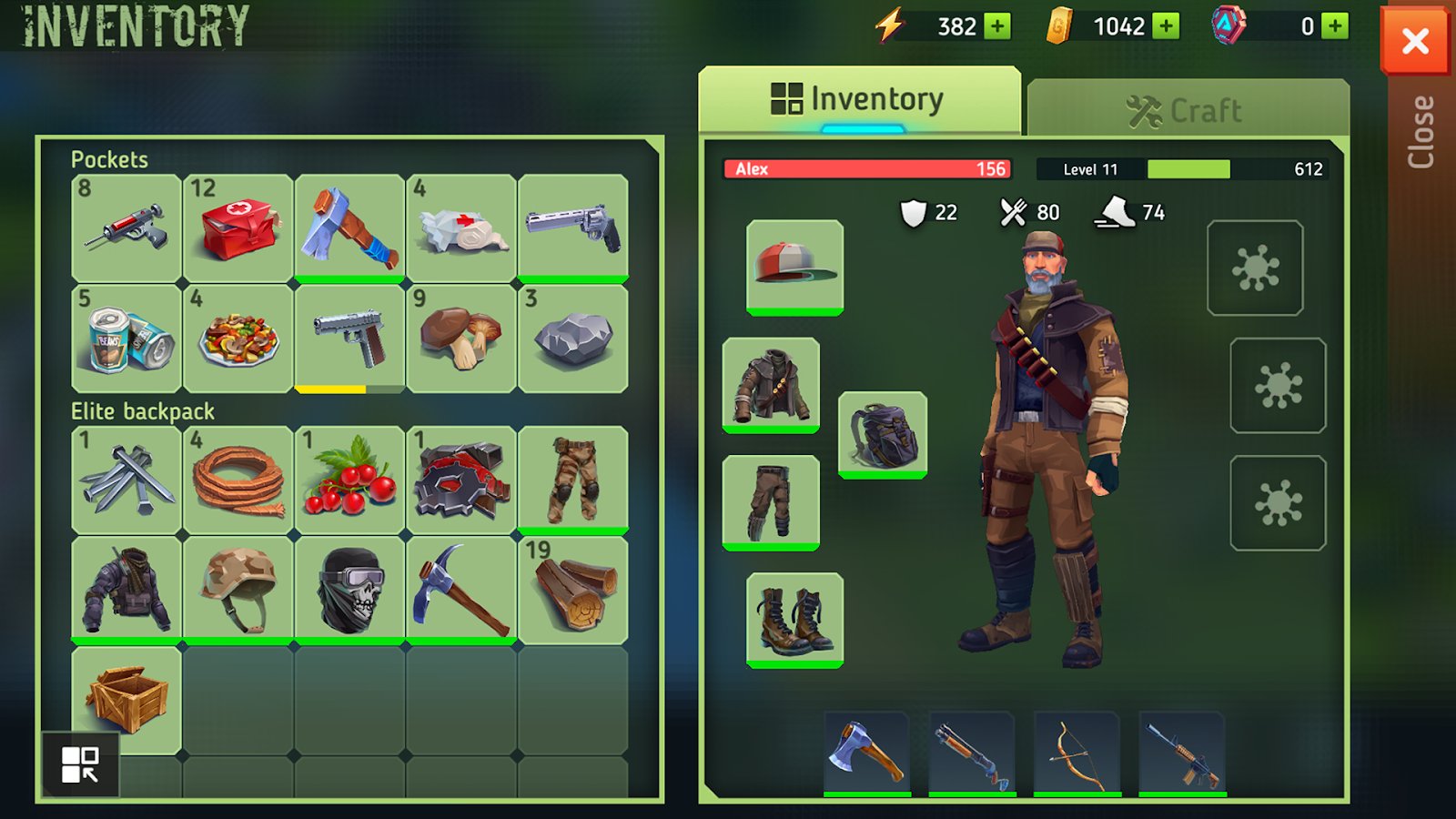Select the skull mask with goggles
This screenshot has width=1456, height=819.
coord(349,590)
